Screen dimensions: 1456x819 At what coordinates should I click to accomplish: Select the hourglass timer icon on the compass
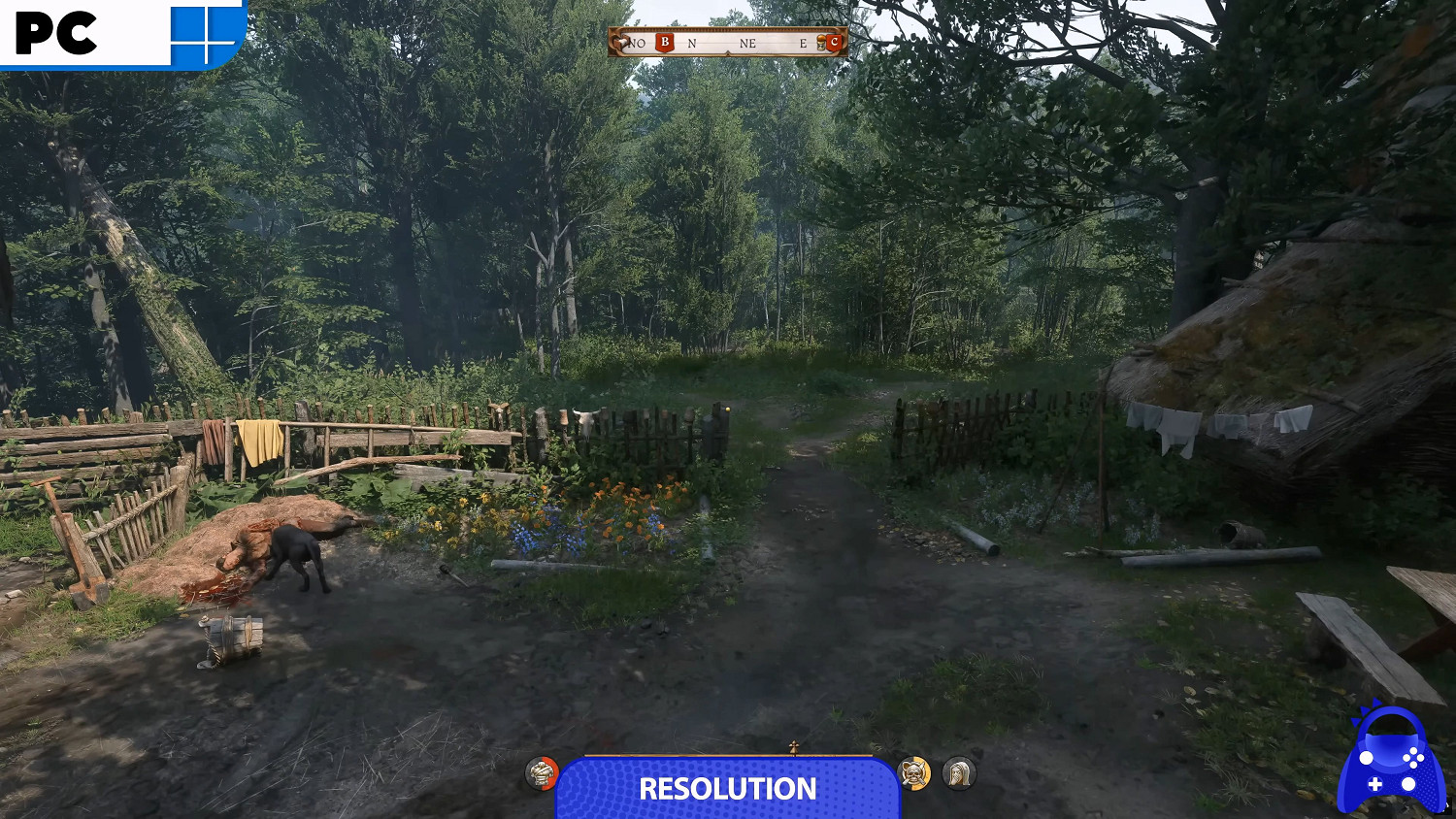tap(820, 43)
